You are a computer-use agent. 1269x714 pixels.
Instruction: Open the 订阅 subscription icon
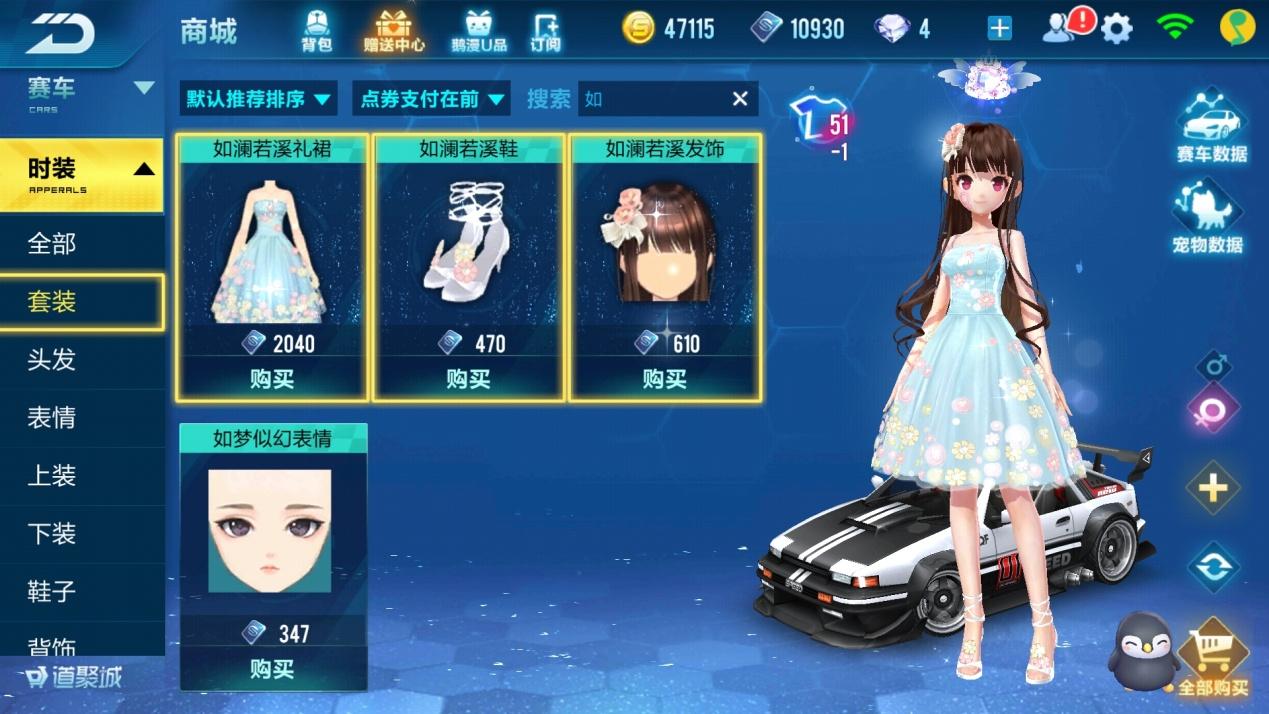coord(545,30)
